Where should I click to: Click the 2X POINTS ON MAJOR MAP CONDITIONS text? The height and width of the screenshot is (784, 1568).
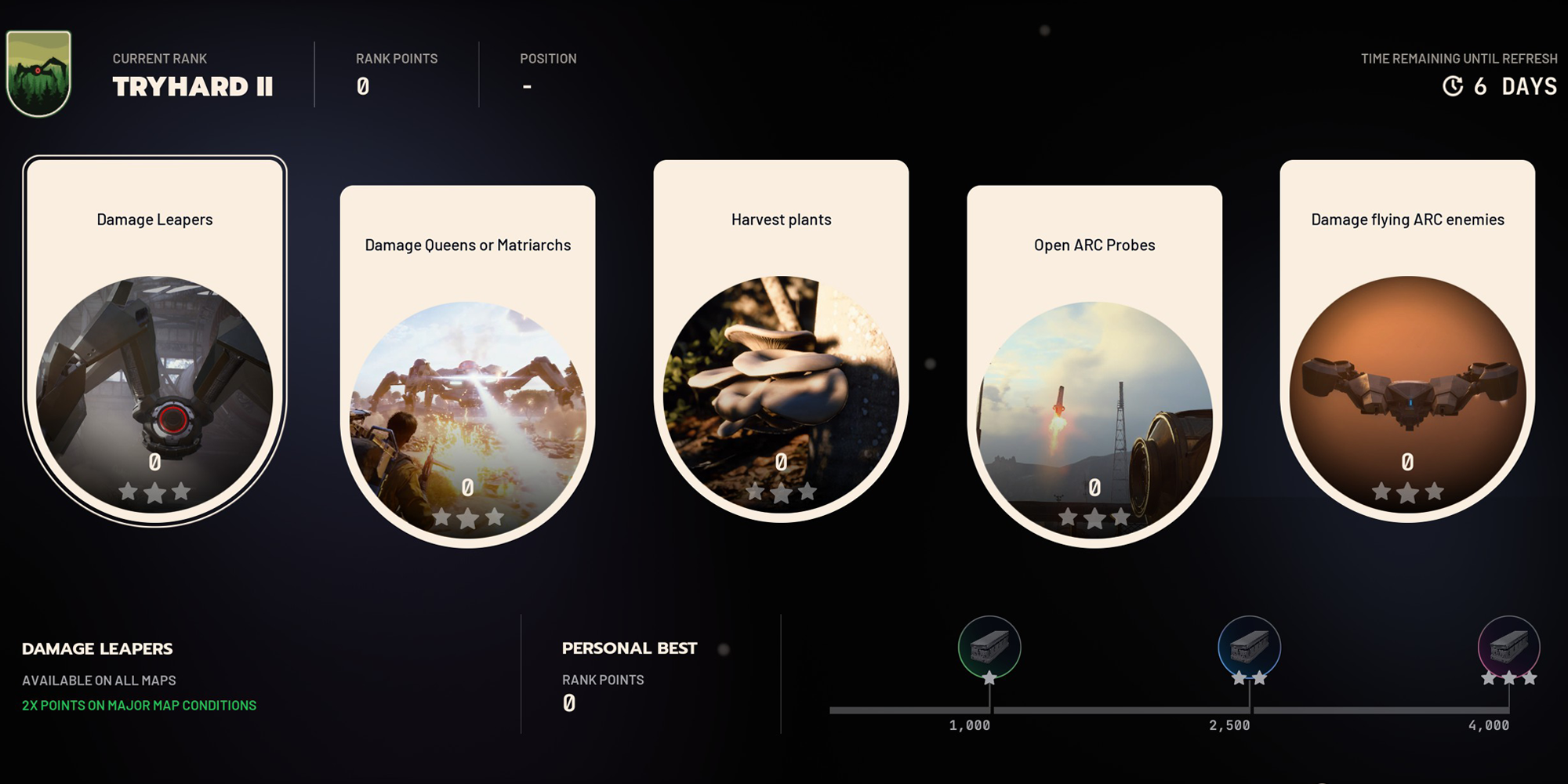pos(138,705)
